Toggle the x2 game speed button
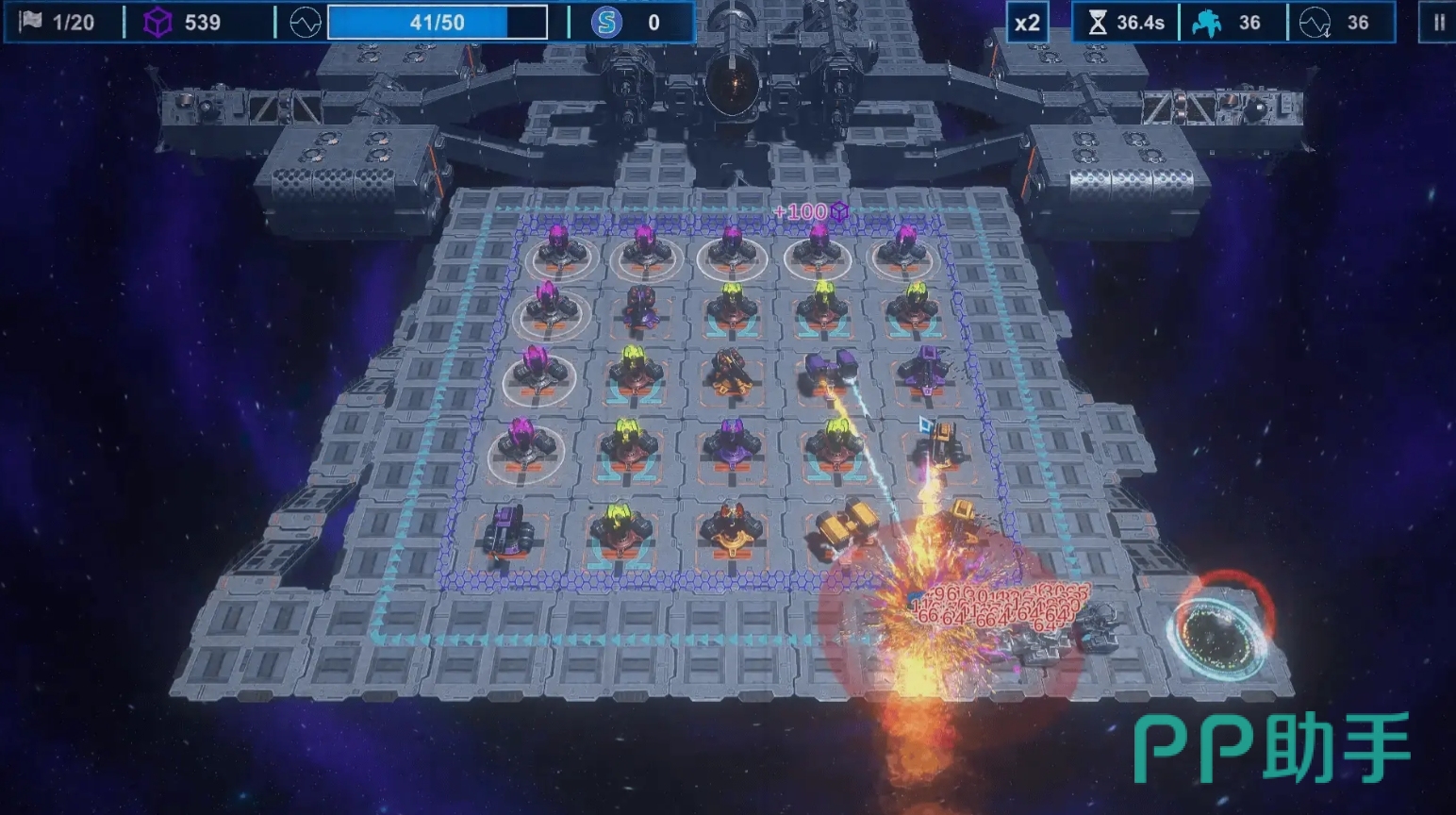The width and height of the screenshot is (1456, 815). click(x=1027, y=23)
